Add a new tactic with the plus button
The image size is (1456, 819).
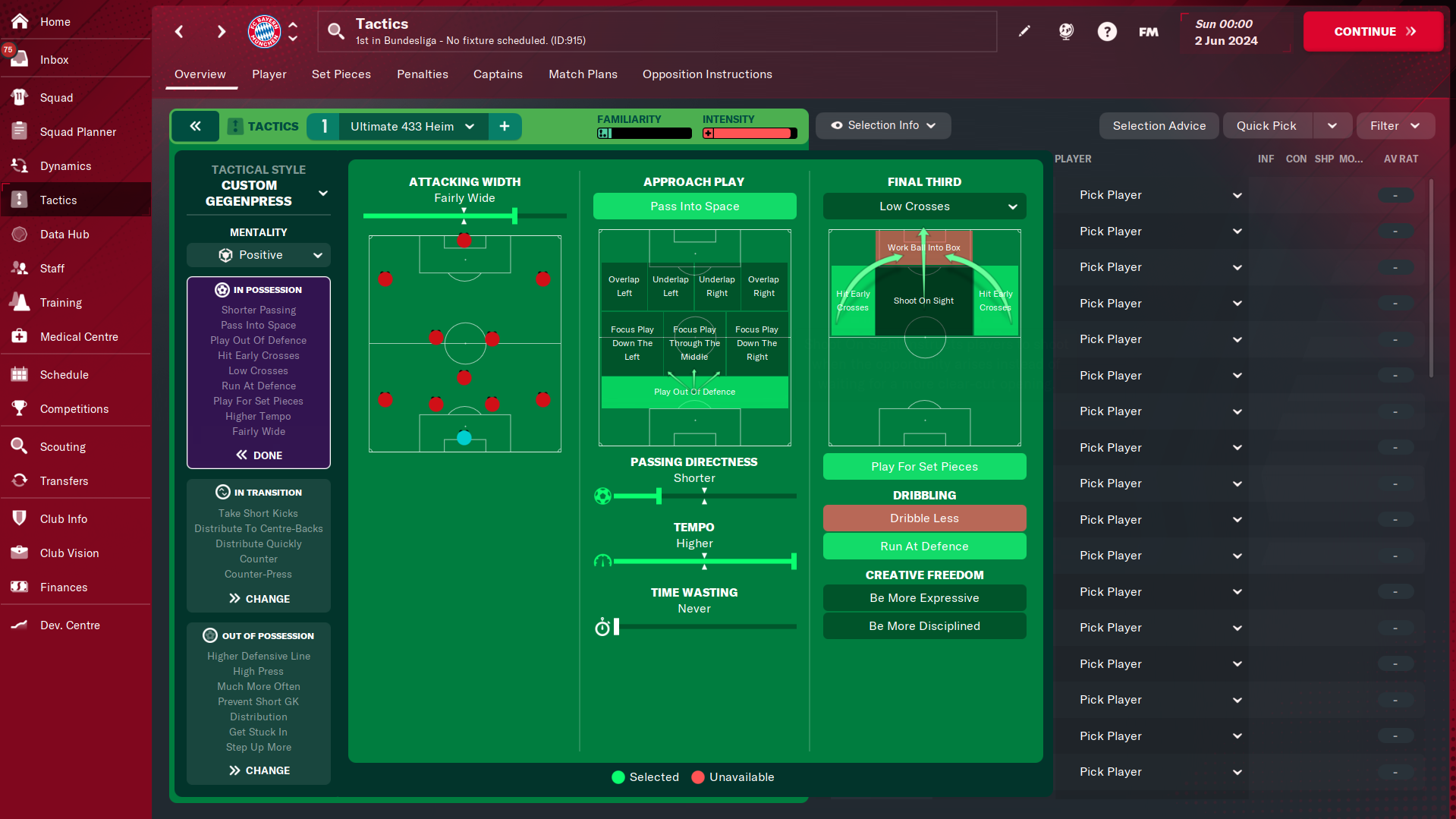(505, 127)
